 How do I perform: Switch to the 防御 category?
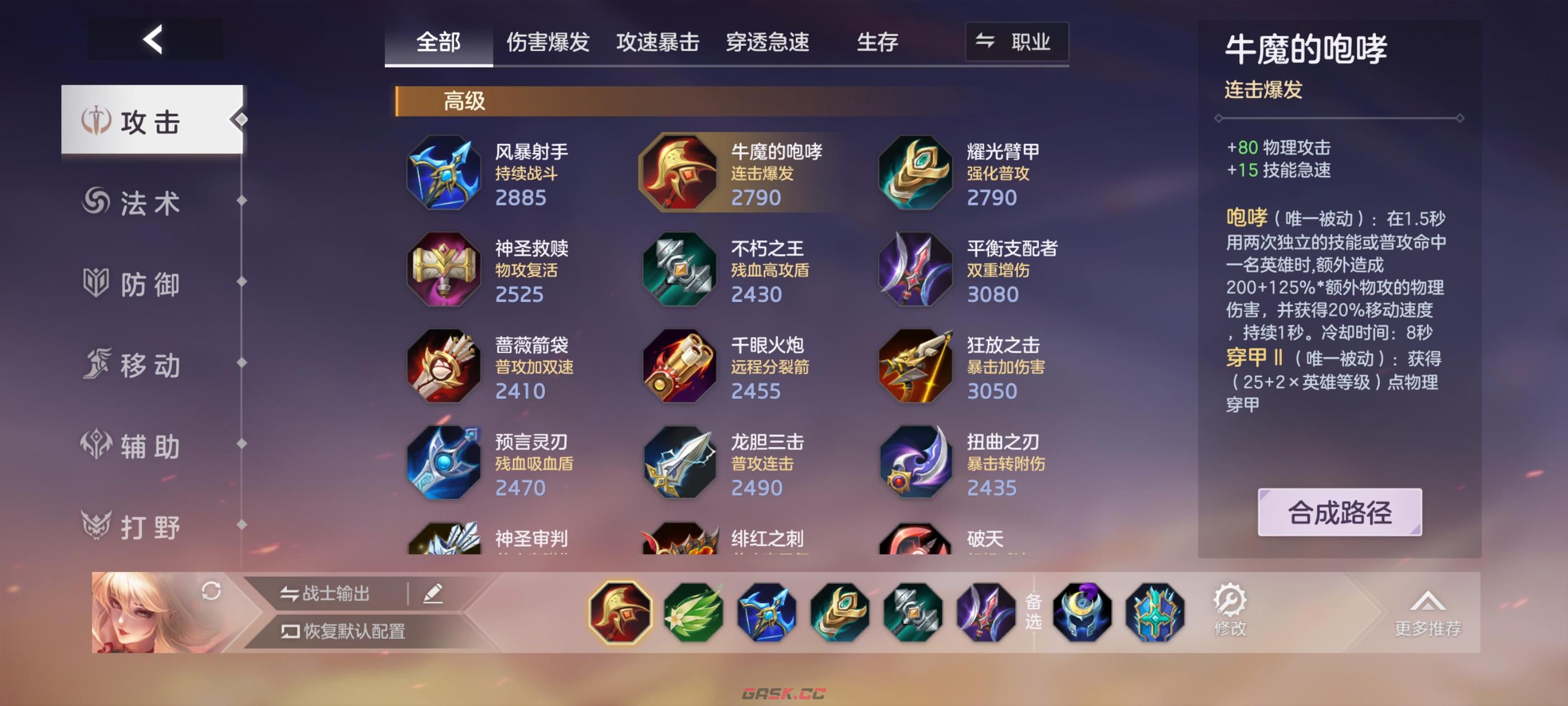click(149, 284)
